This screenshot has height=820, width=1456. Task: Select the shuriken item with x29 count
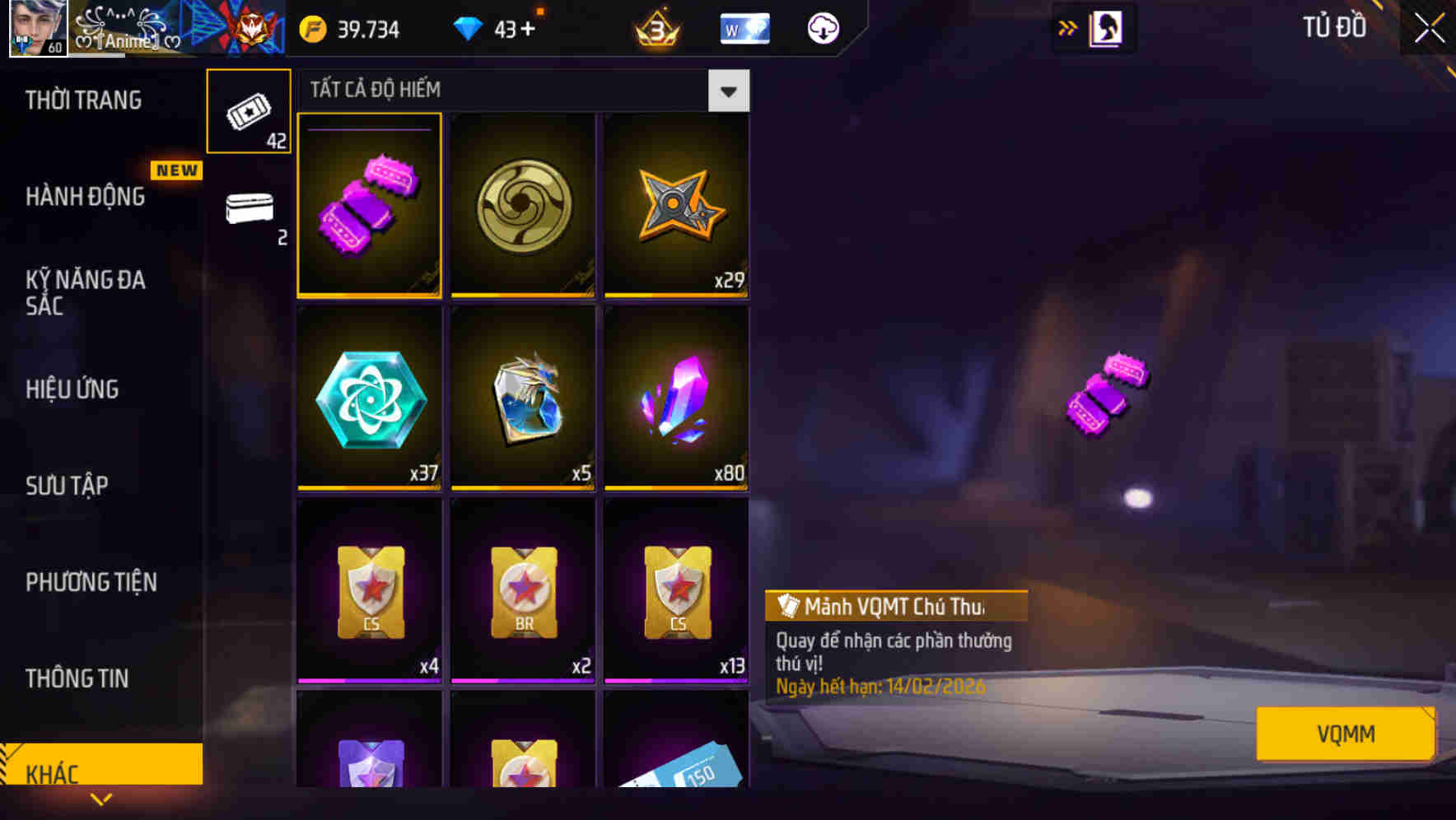675,206
